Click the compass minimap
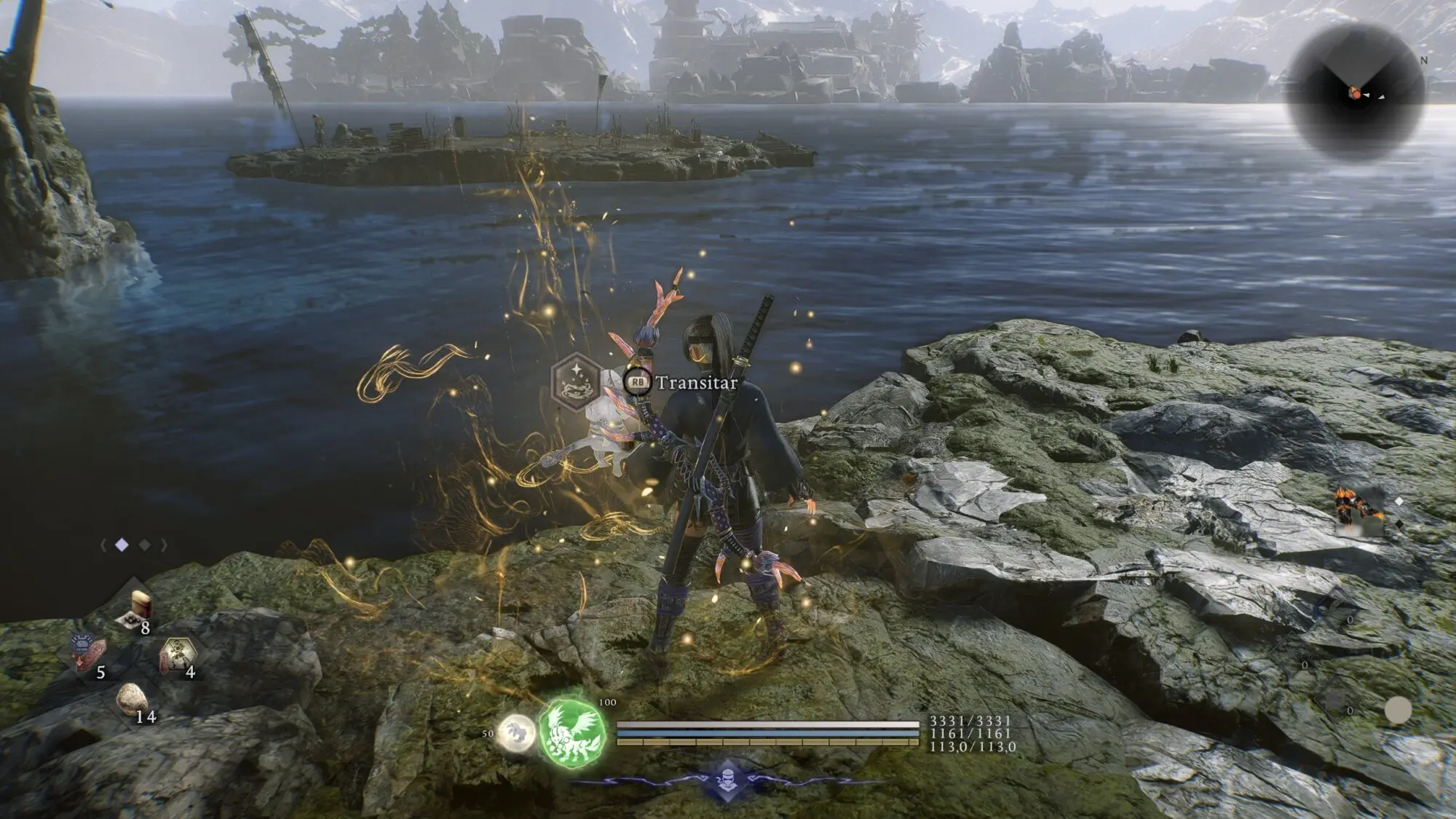Image resolution: width=1456 pixels, height=819 pixels. point(1356,93)
